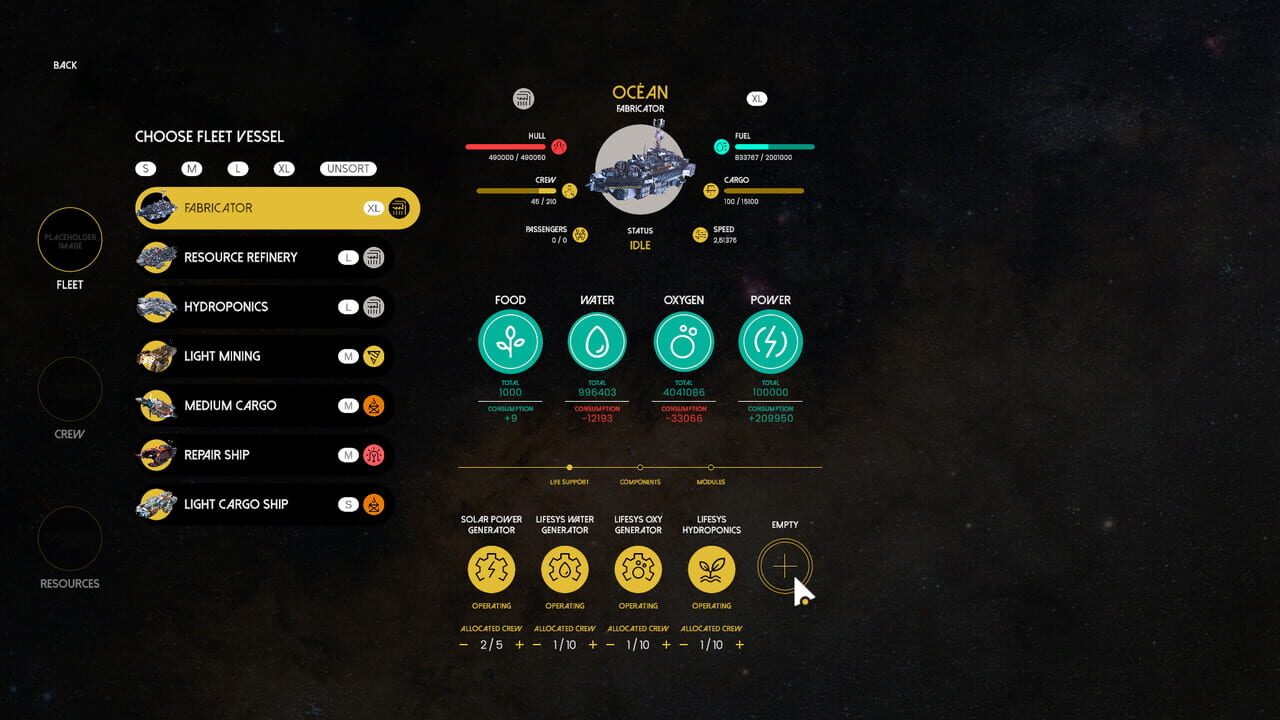Viewport: 1280px width, 720px height.
Task: Toggle the L vessel size filter
Action: click(238, 168)
